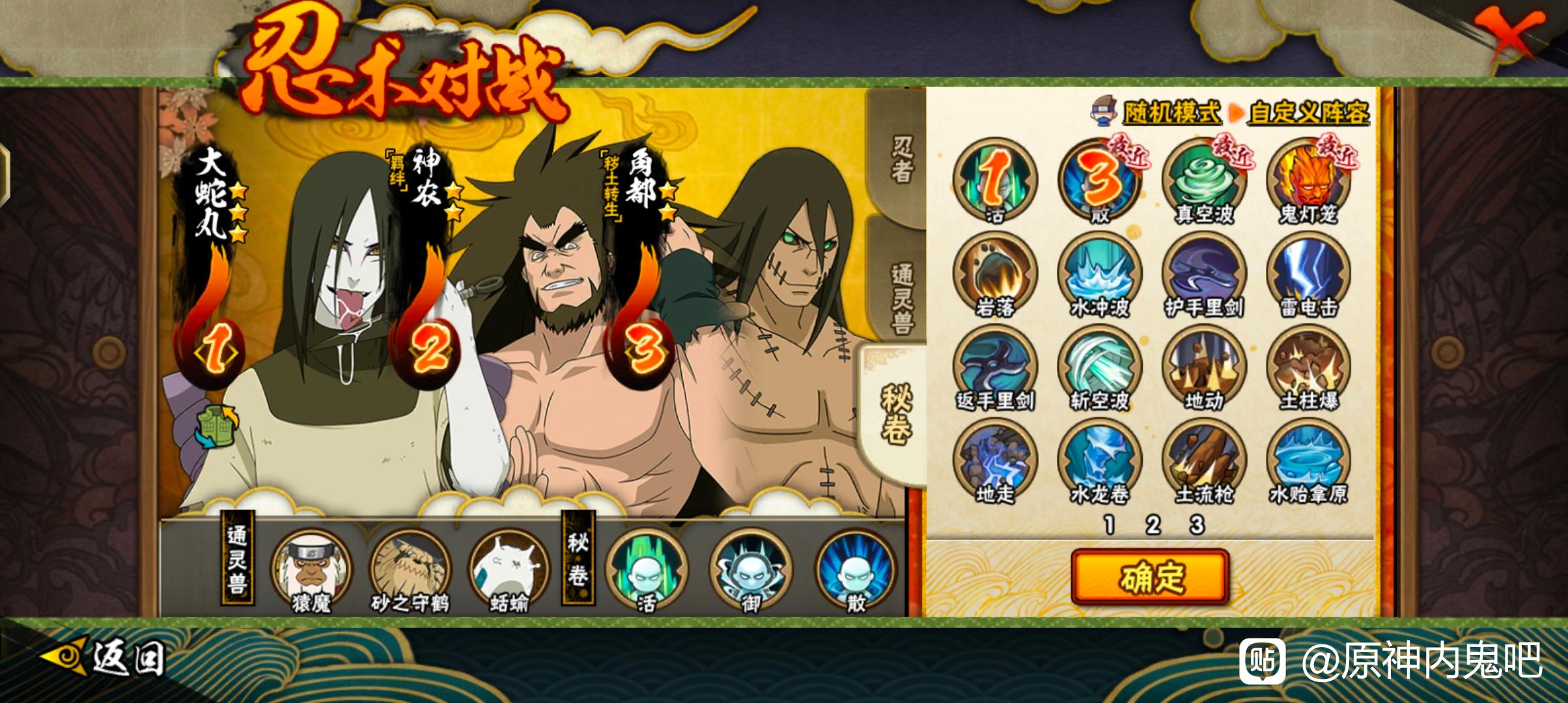Select the 秘卷 tab
The height and width of the screenshot is (703, 1568).
click(x=896, y=414)
